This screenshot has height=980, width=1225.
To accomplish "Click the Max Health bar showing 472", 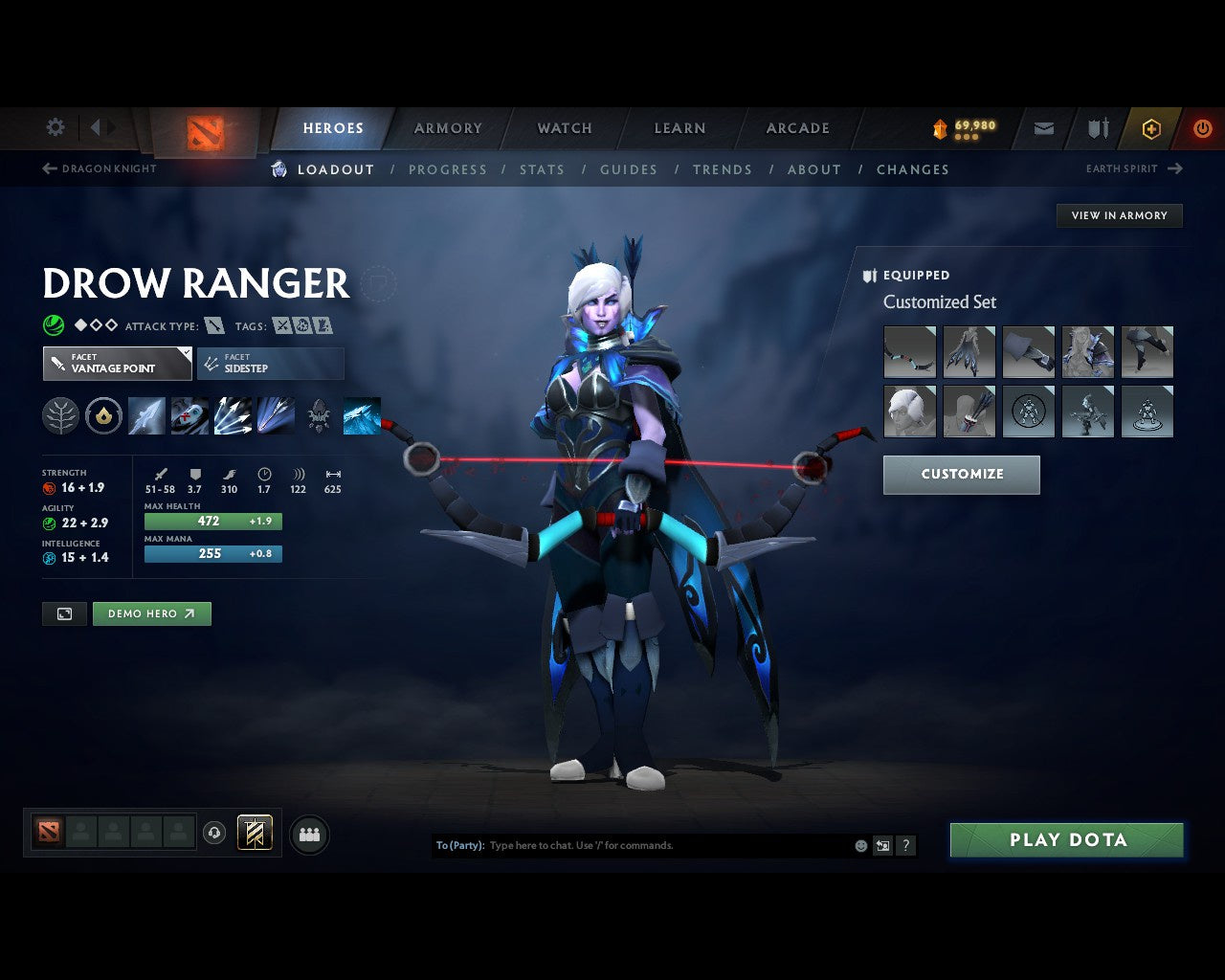I will coord(212,522).
